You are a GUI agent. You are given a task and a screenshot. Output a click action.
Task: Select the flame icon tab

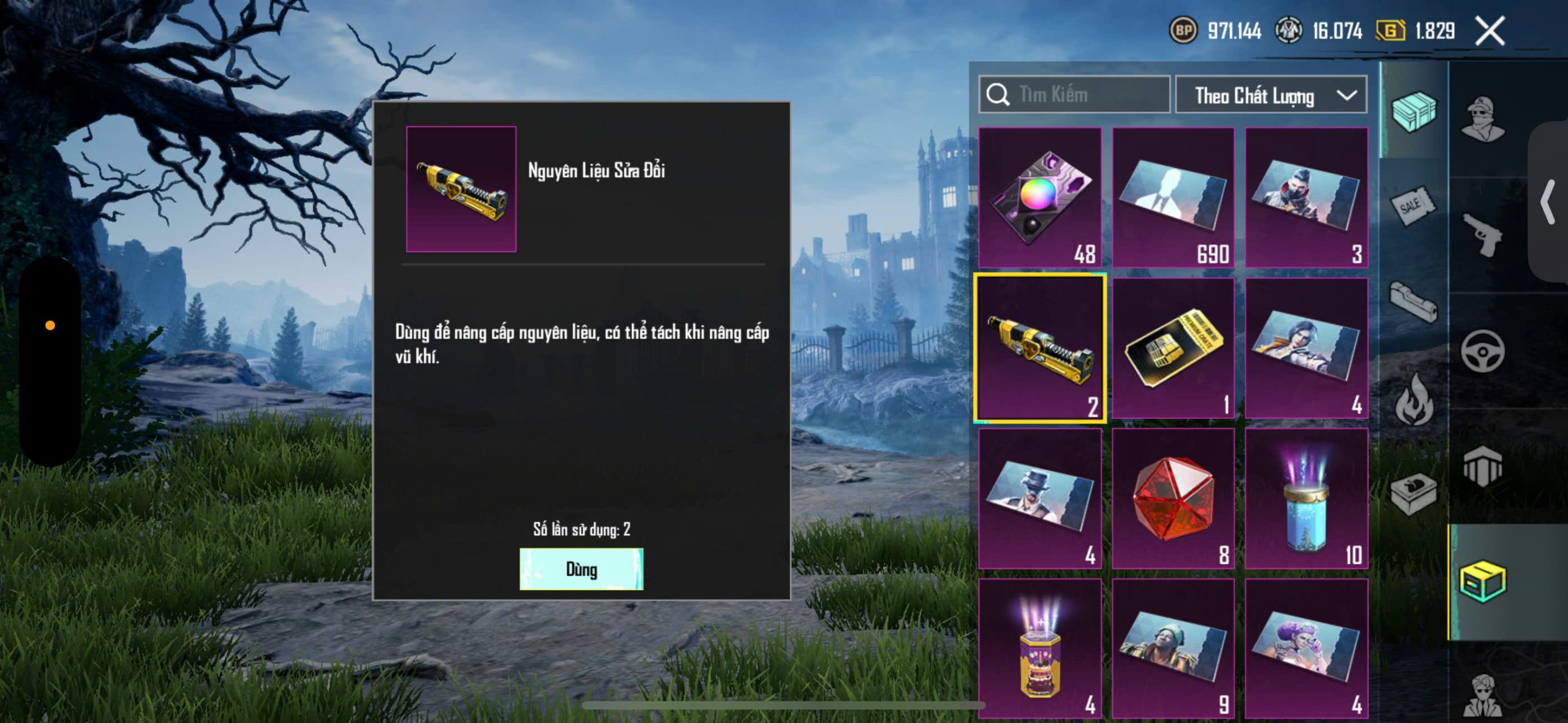tap(1414, 400)
